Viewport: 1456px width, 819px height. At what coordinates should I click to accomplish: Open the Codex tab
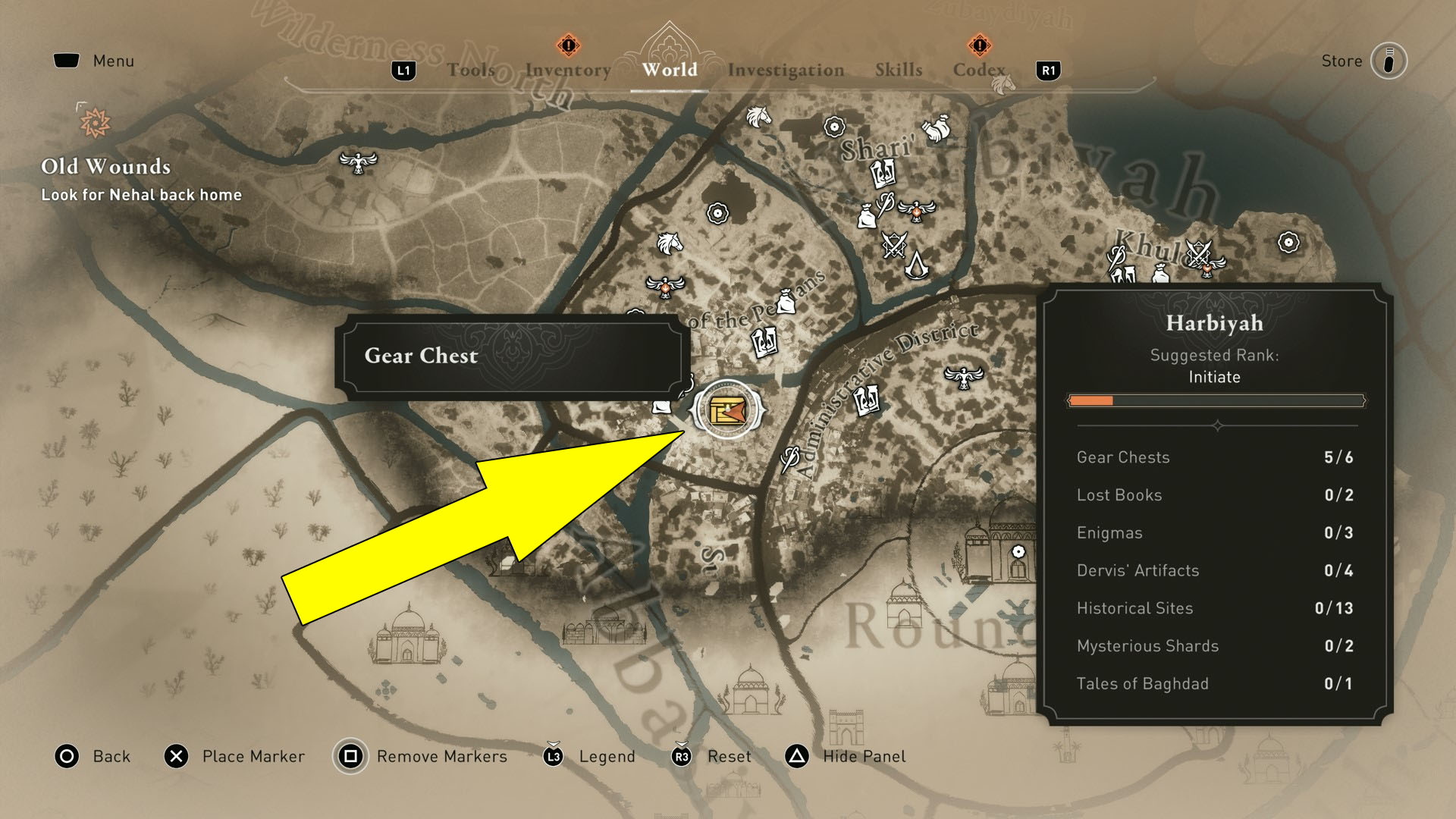point(978,70)
